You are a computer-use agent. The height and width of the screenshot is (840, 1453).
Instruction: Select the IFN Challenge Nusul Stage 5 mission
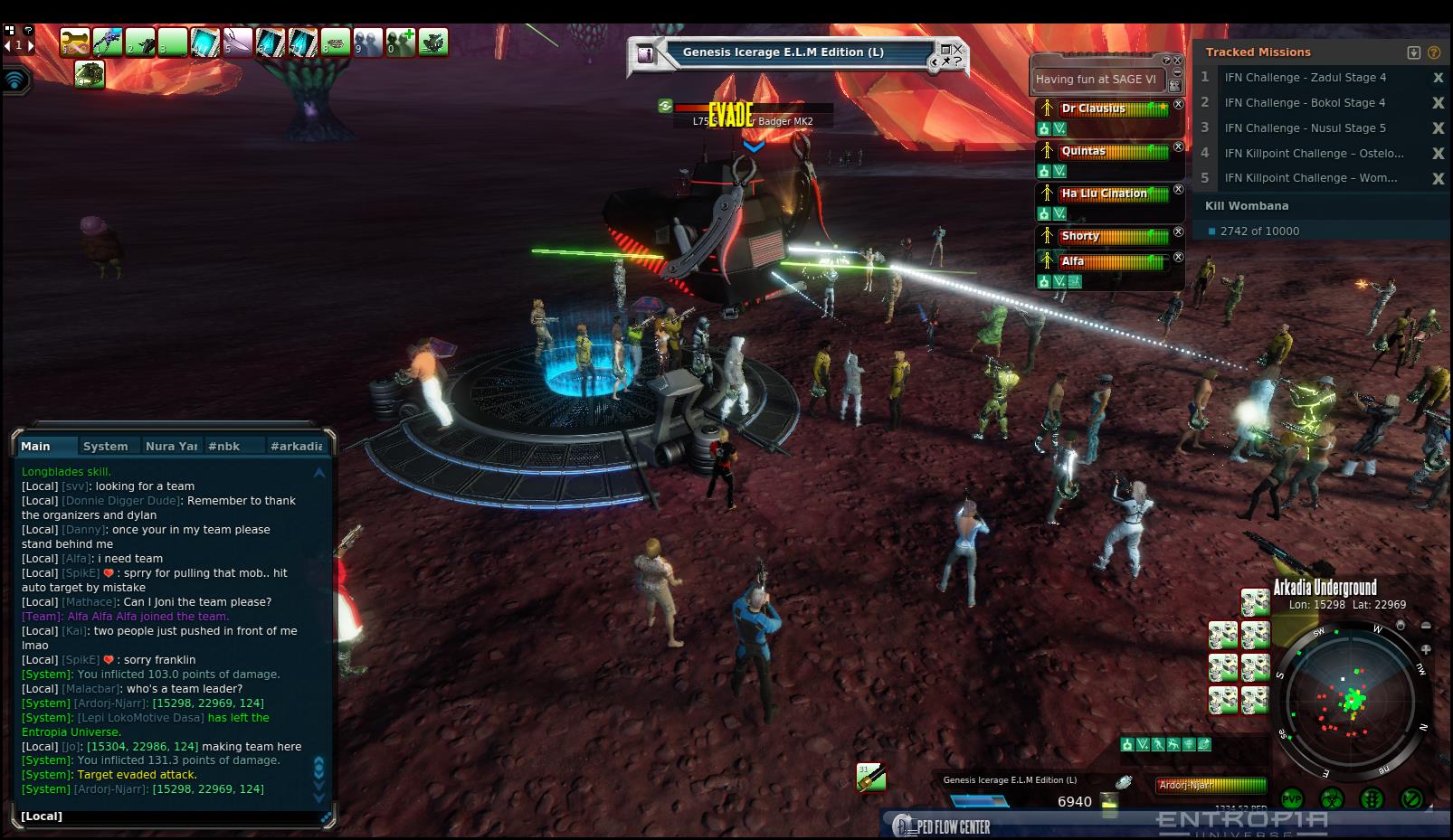(x=1305, y=127)
